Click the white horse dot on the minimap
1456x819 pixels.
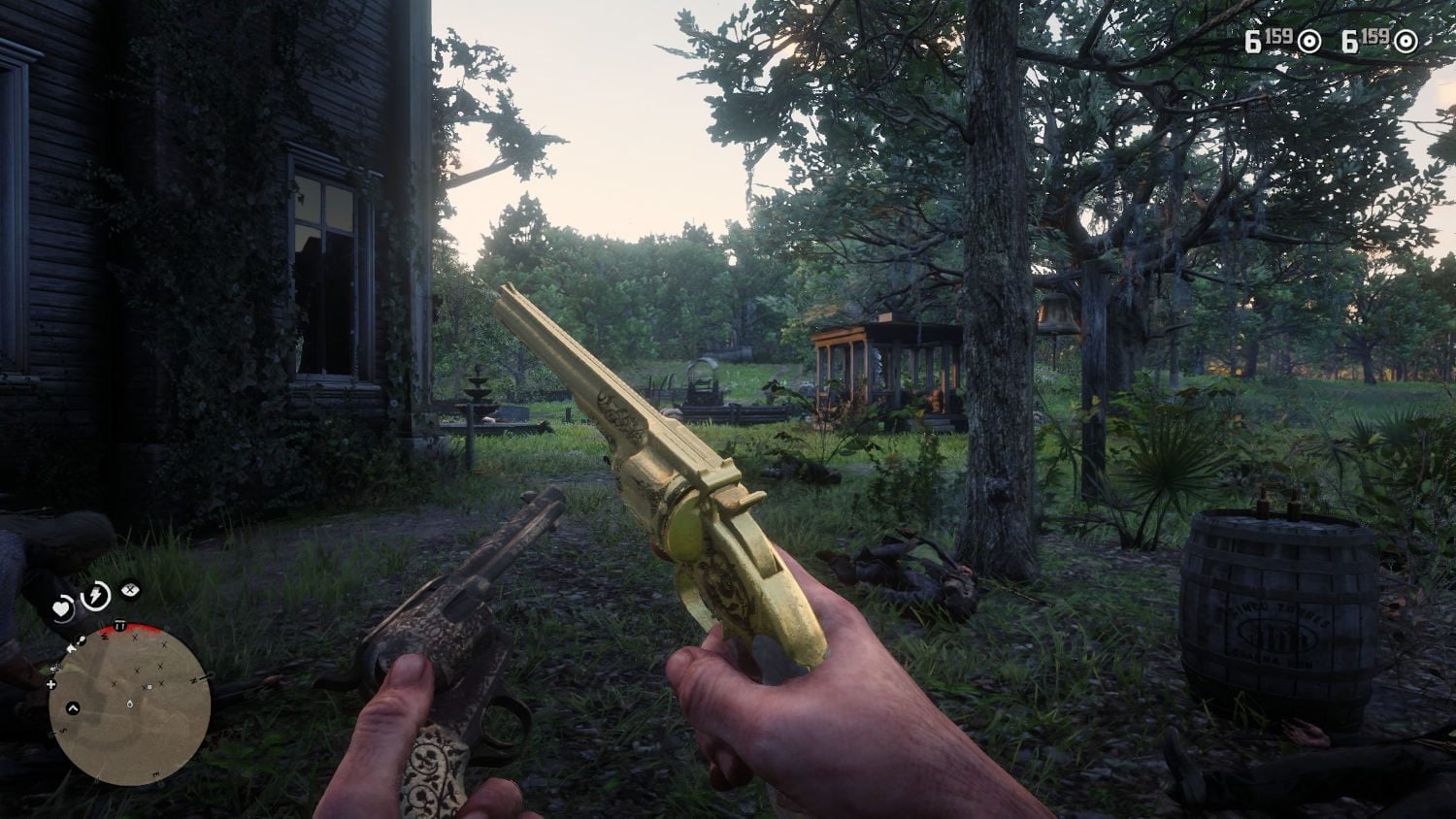tap(149, 687)
